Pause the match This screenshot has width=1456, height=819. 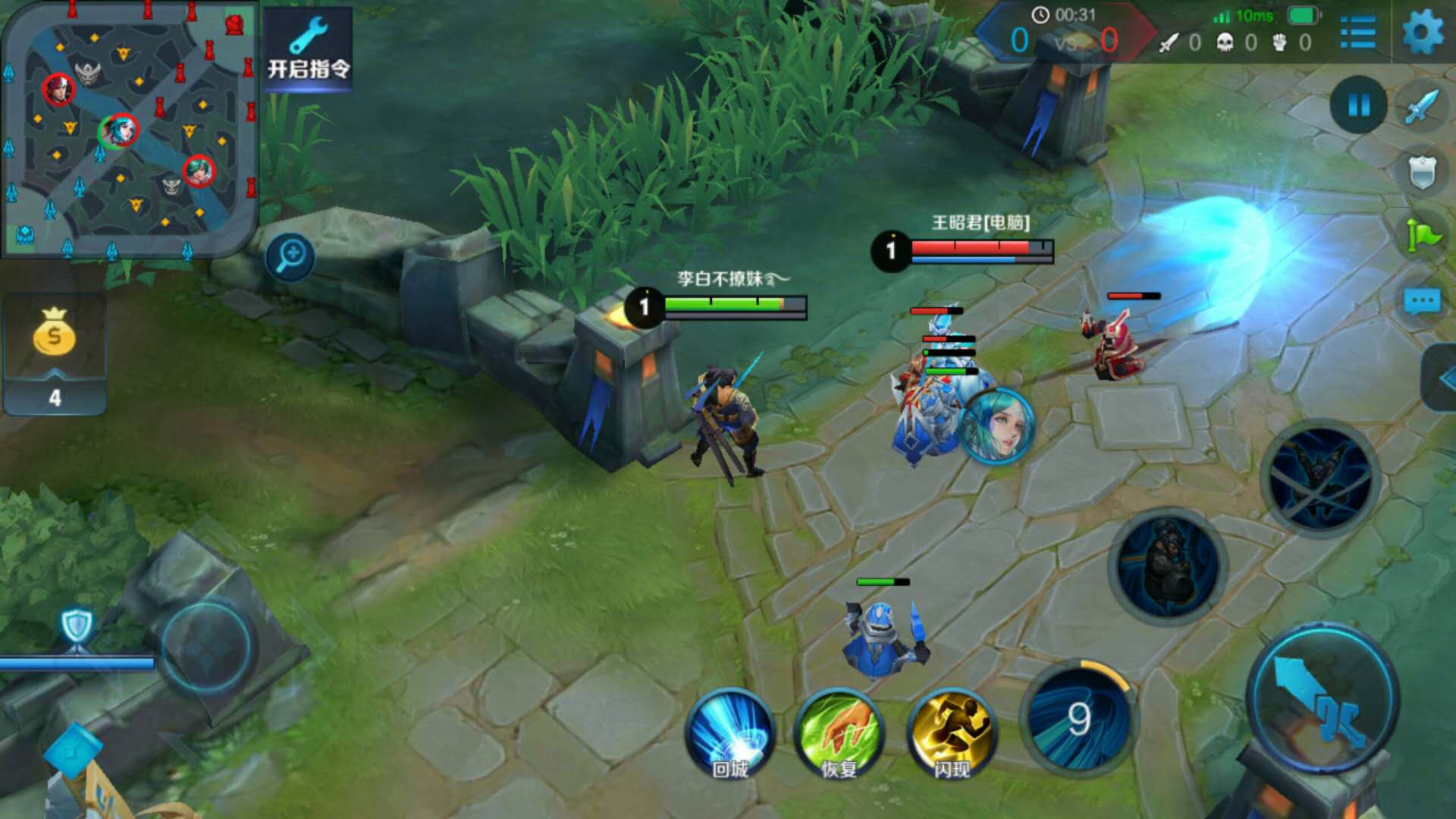(x=1358, y=105)
